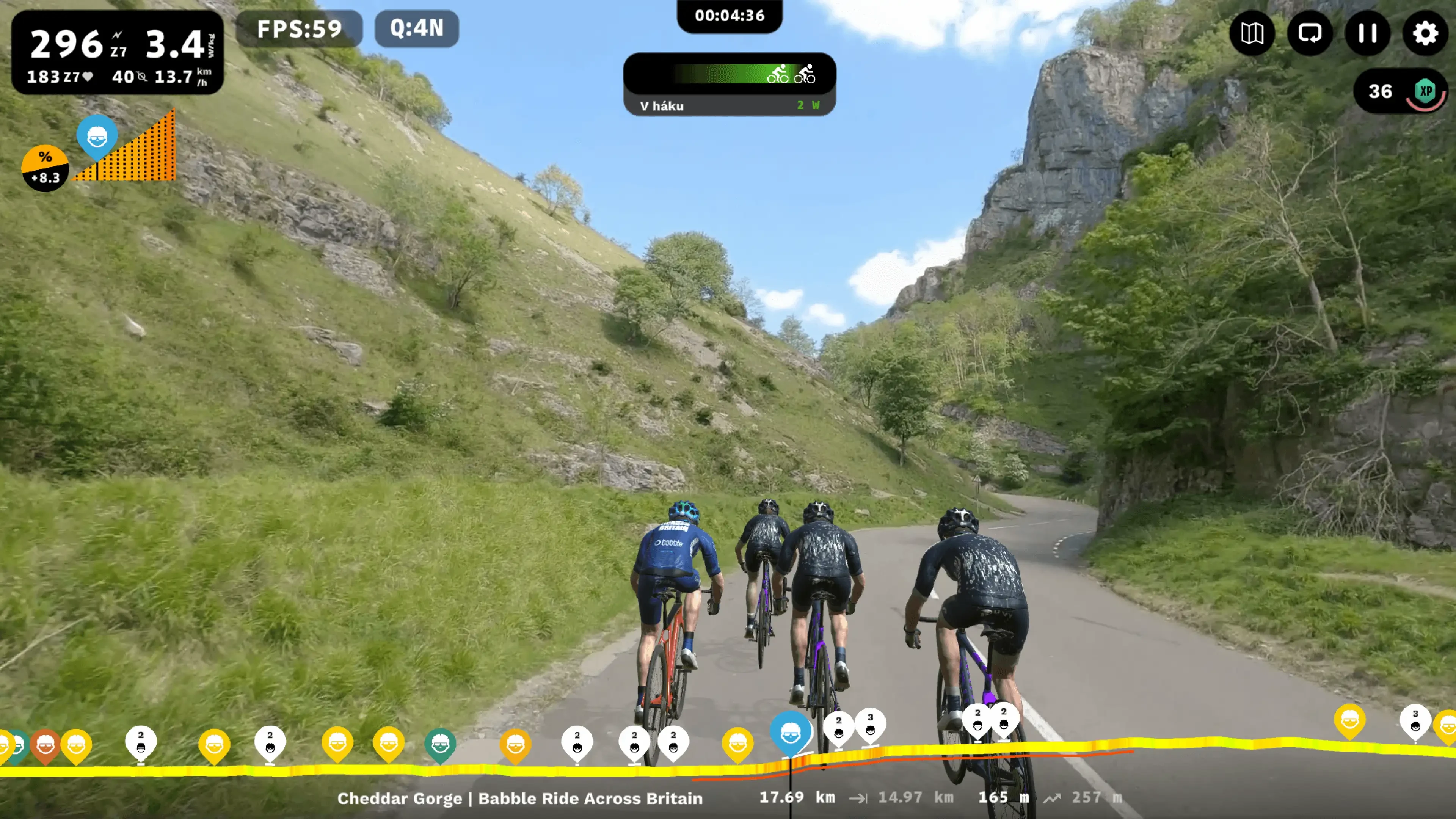This screenshot has height=819, width=1456.
Task: Click the speech bubble icon button
Action: (x=1310, y=33)
